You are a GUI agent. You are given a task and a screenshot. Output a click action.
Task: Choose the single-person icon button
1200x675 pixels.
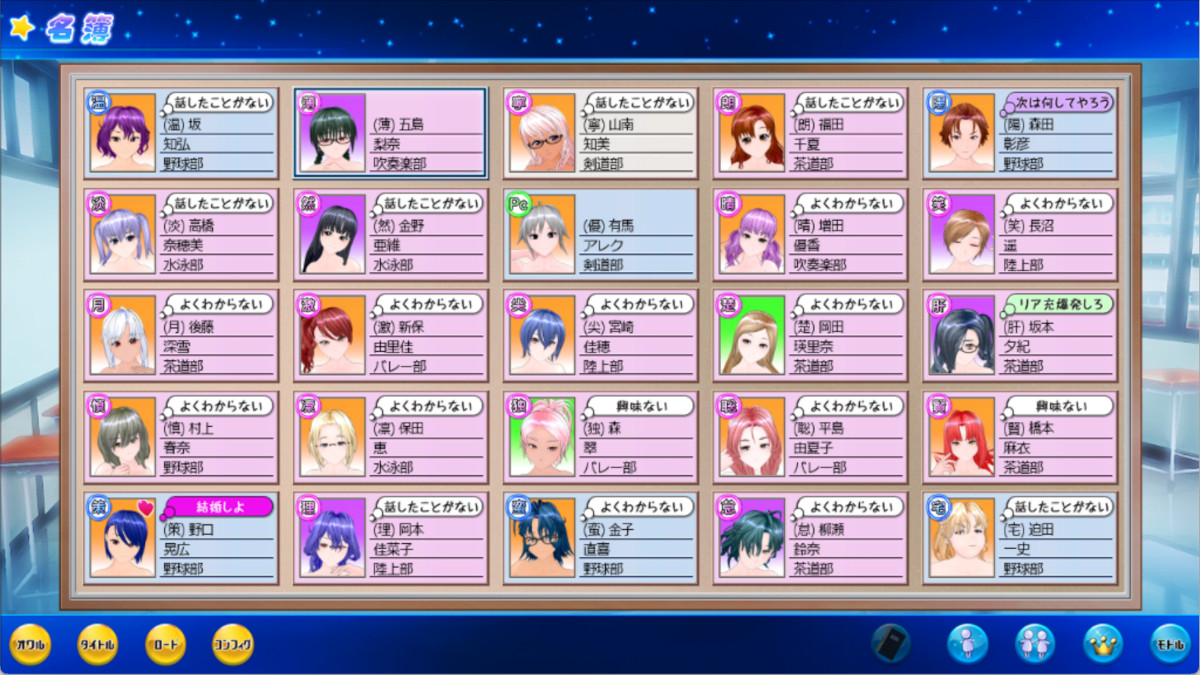coord(967,643)
